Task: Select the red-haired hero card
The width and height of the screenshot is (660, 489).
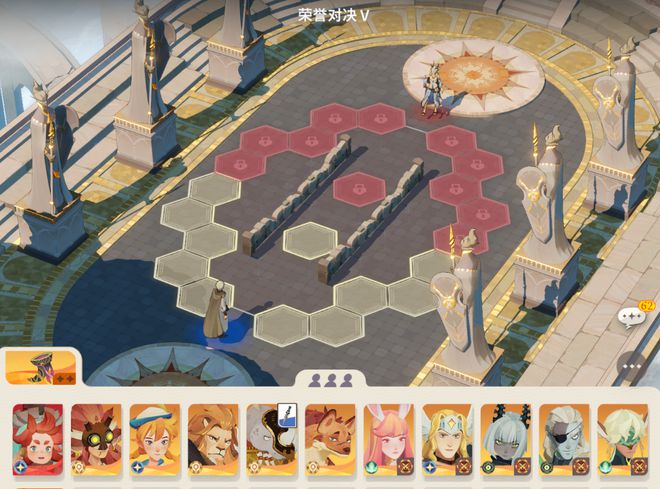Action: [37, 437]
